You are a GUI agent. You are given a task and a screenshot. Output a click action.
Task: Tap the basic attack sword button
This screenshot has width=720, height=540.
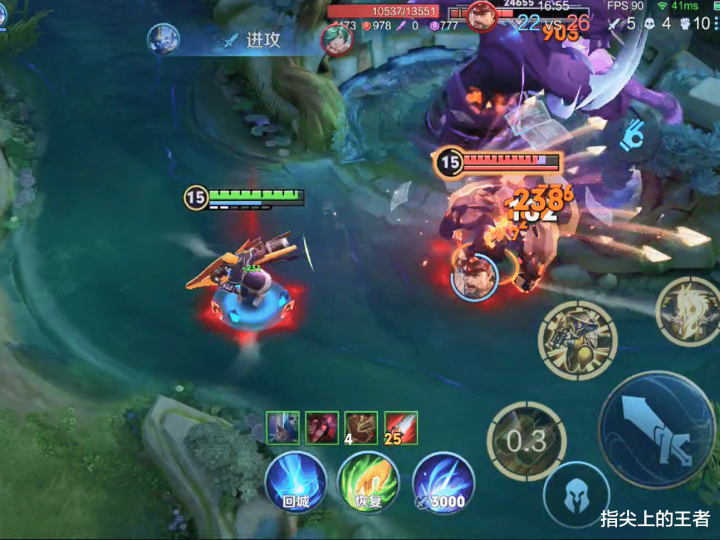[656, 429]
